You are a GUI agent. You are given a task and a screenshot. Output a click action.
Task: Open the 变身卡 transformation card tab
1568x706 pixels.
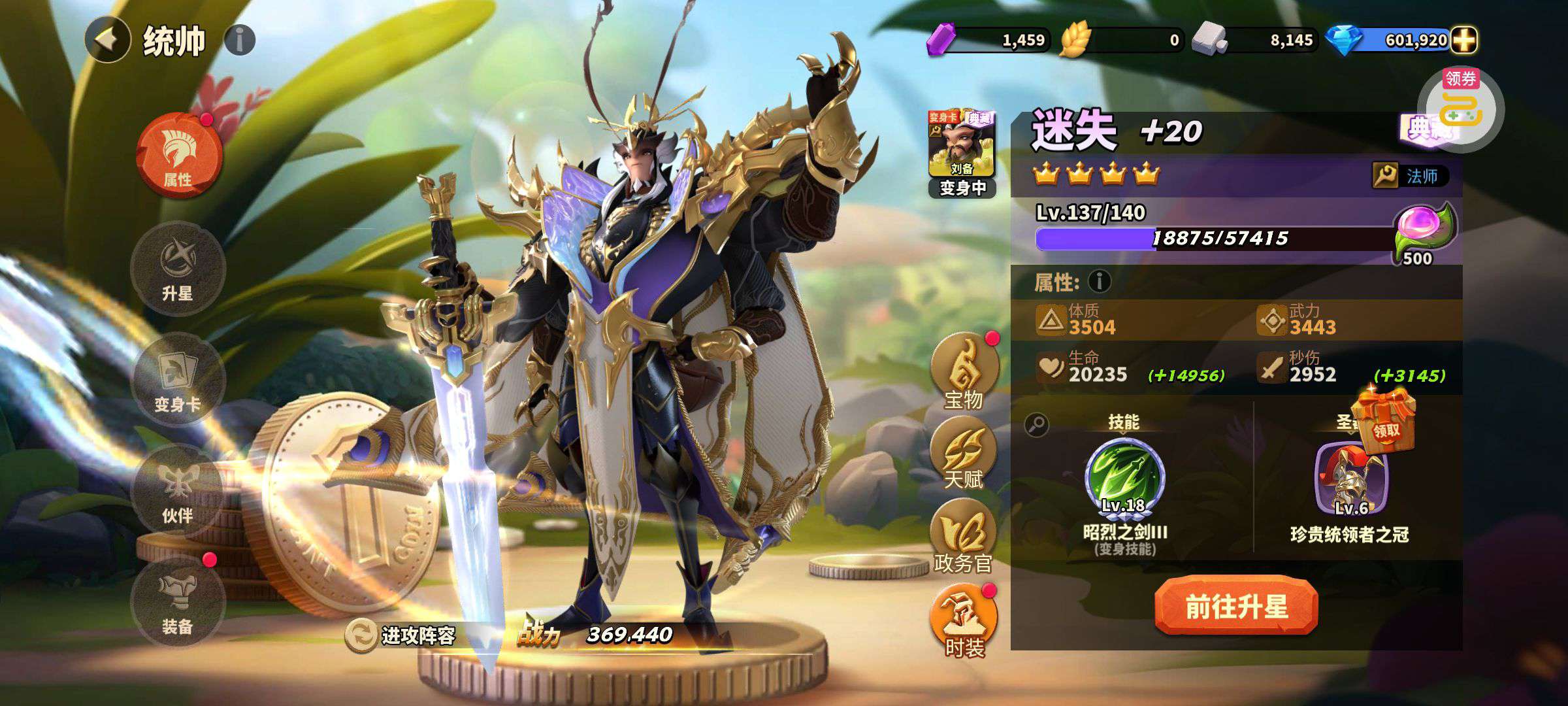coord(178,380)
